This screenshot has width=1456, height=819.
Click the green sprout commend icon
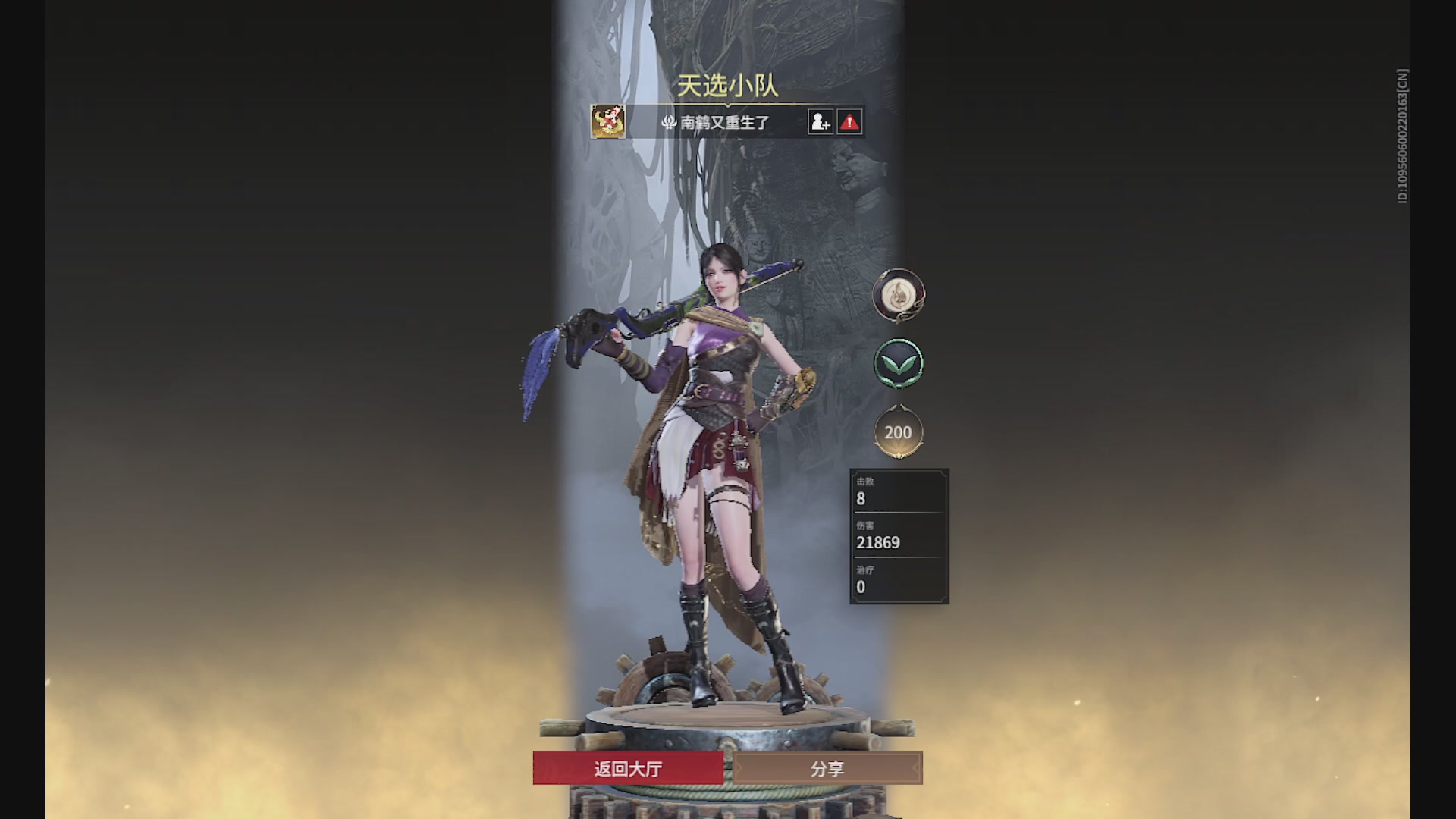tap(899, 364)
